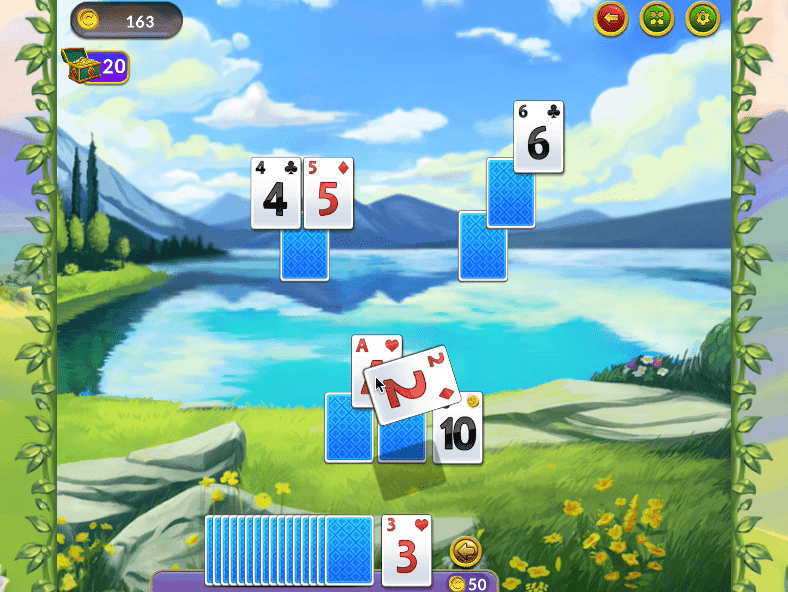Select the 4 of clubs card
This screenshot has width=788, height=592.
(x=275, y=193)
